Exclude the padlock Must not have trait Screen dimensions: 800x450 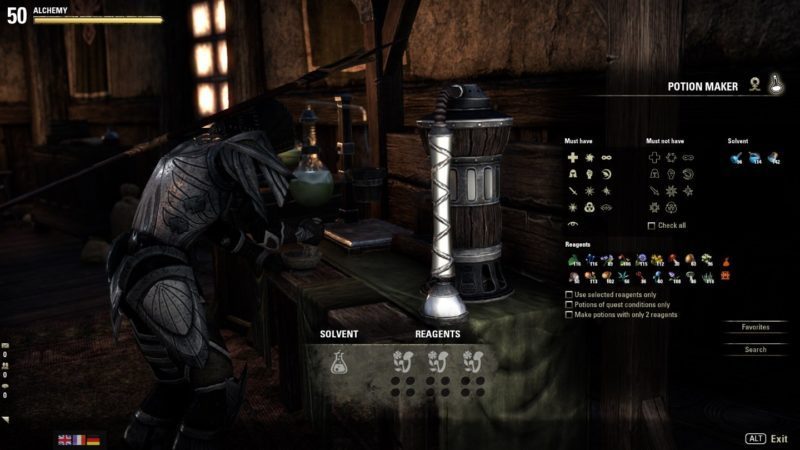pyautogui.click(x=652, y=174)
